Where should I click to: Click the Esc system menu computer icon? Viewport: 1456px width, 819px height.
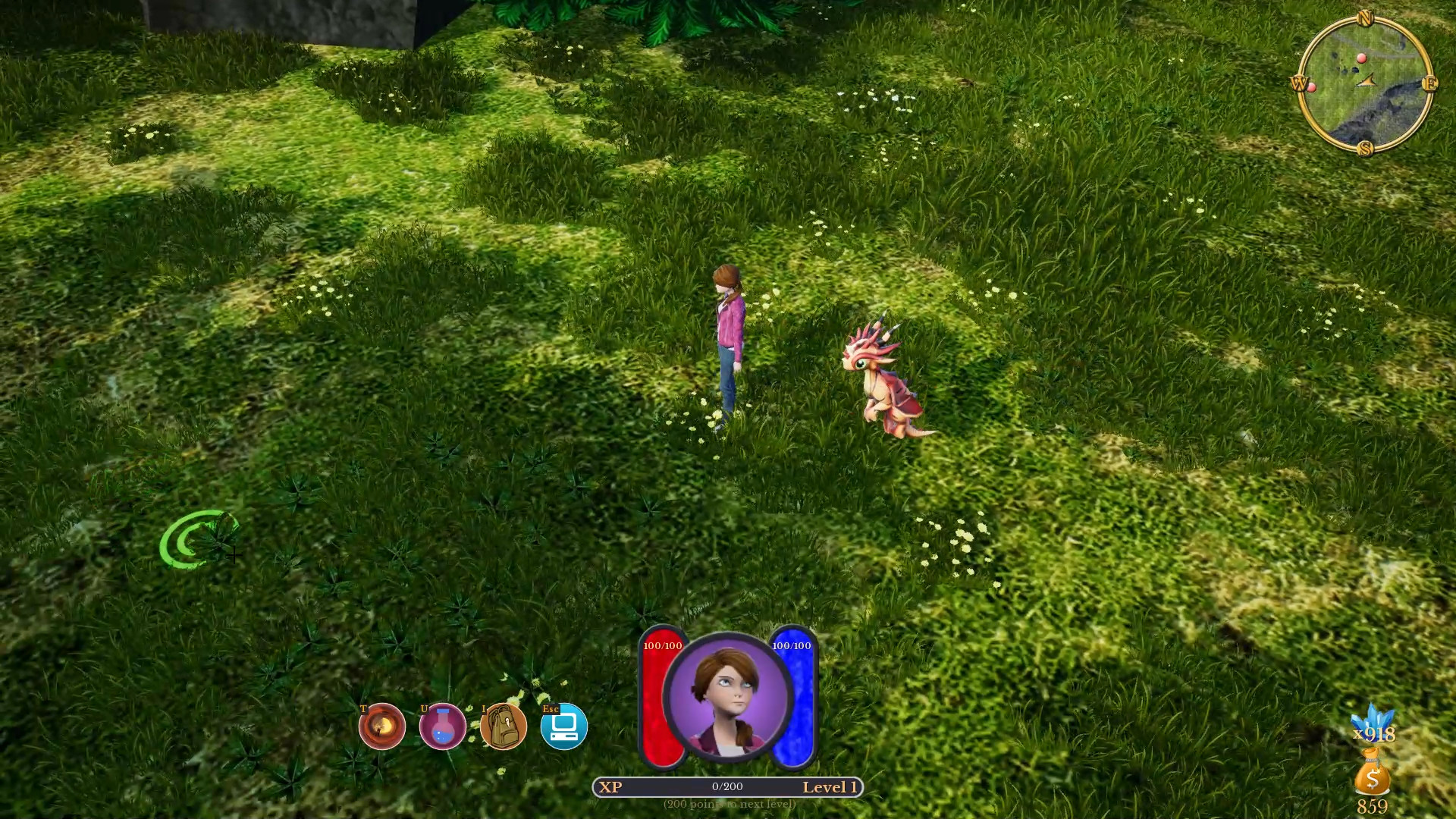[x=564, y=726]
